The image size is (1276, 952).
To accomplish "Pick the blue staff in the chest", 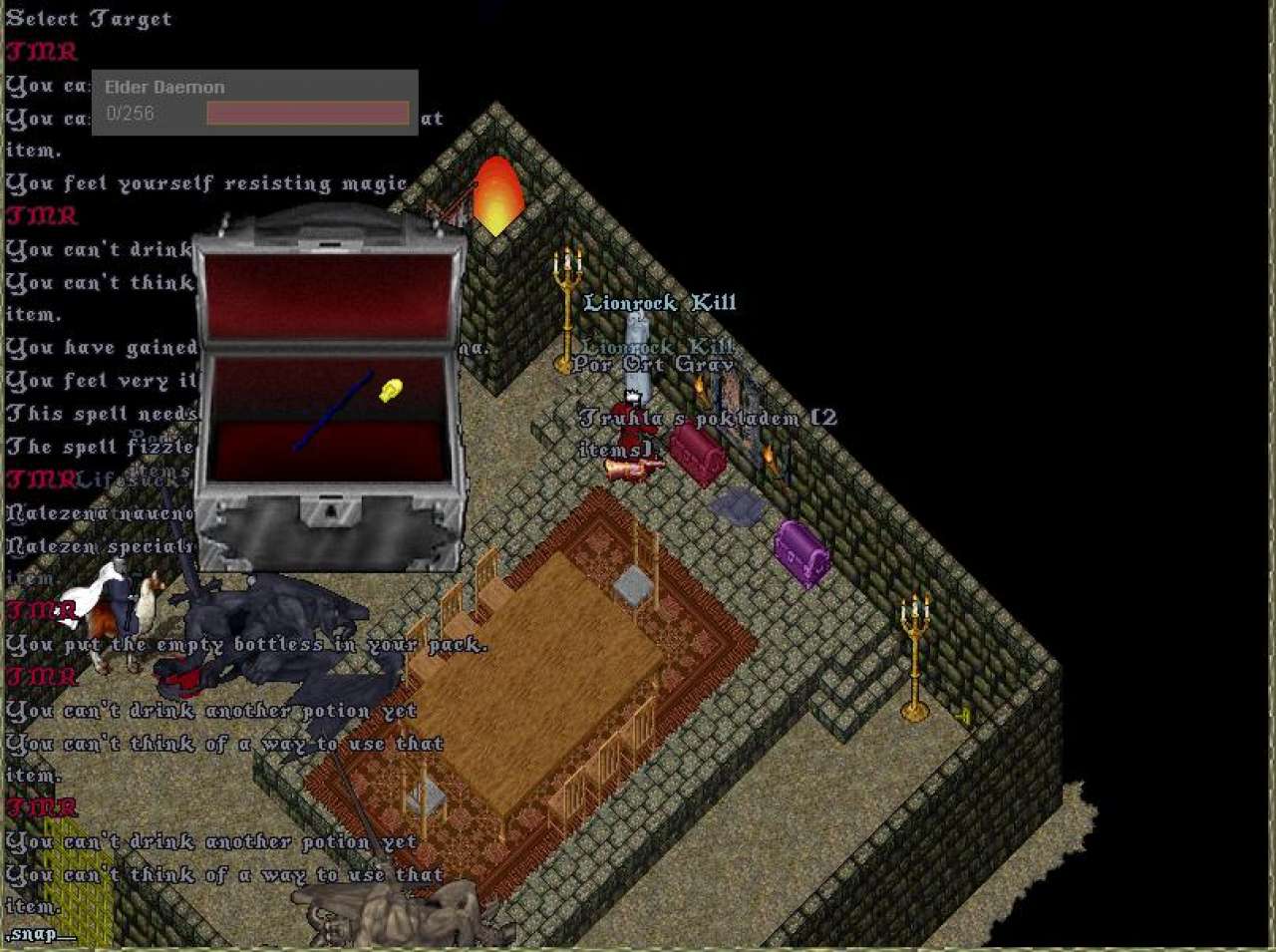I will point(333,411).
